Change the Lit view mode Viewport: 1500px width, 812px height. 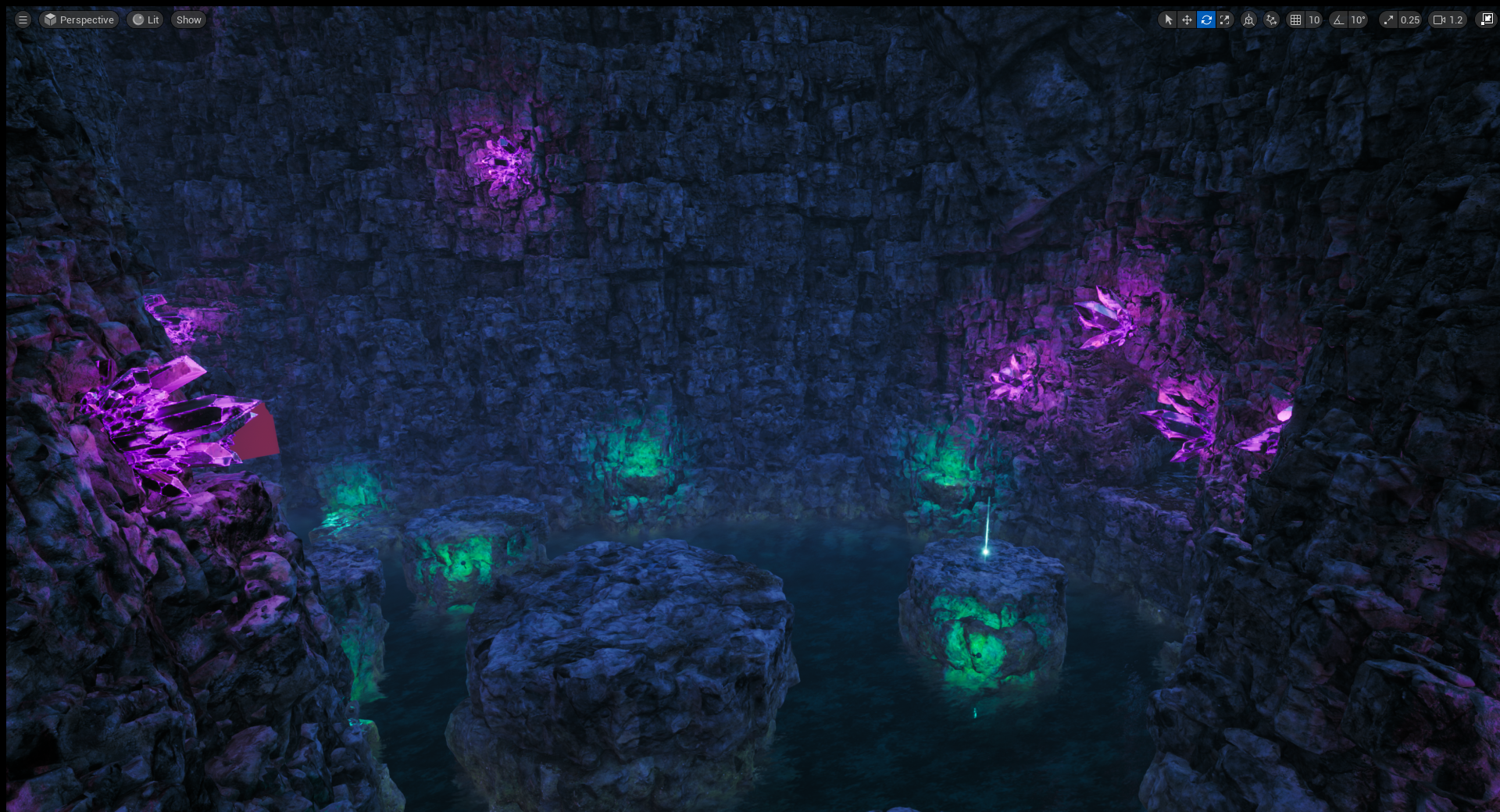point(145,20)
